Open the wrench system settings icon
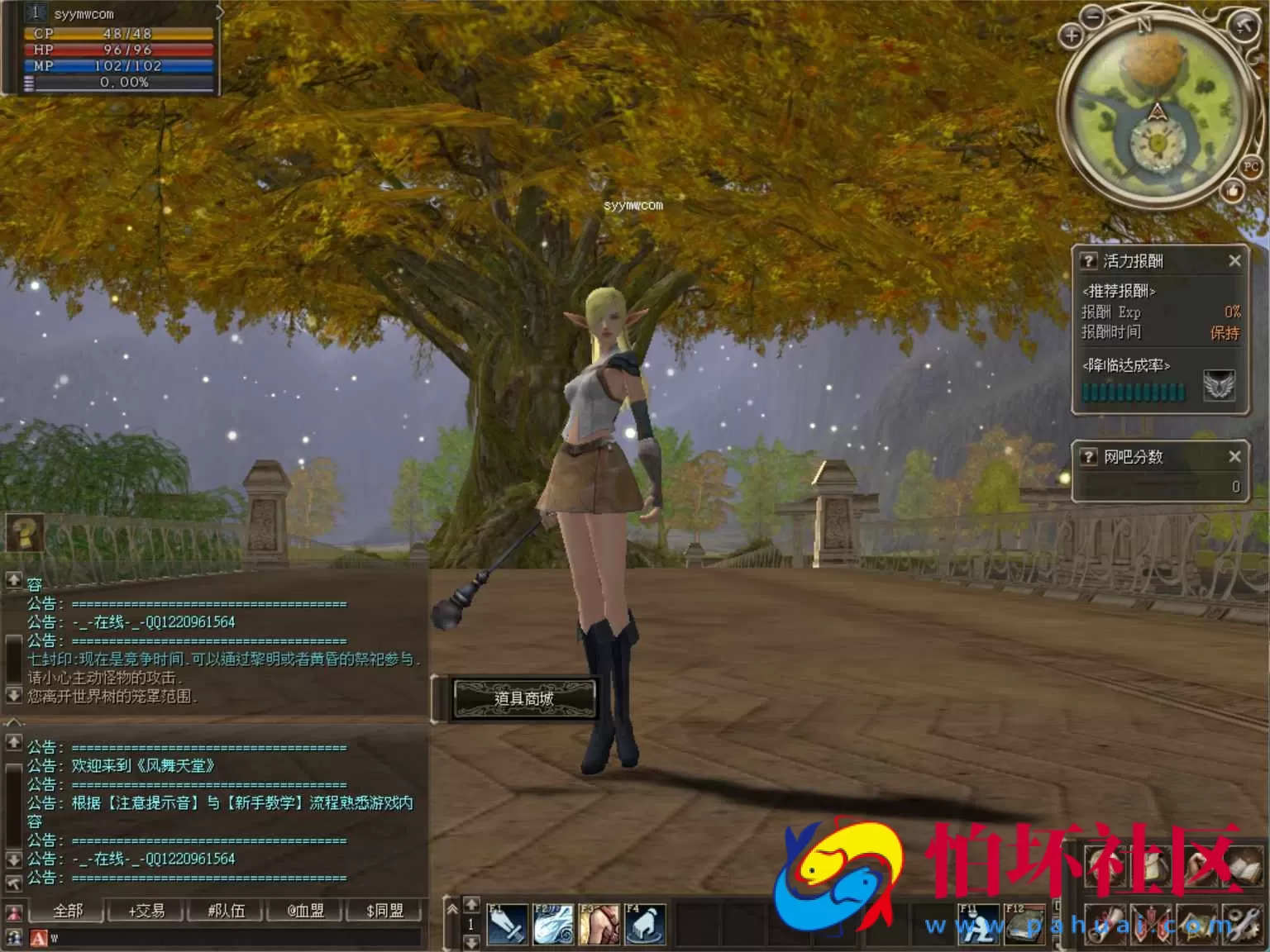 (x=1243, y=925)
